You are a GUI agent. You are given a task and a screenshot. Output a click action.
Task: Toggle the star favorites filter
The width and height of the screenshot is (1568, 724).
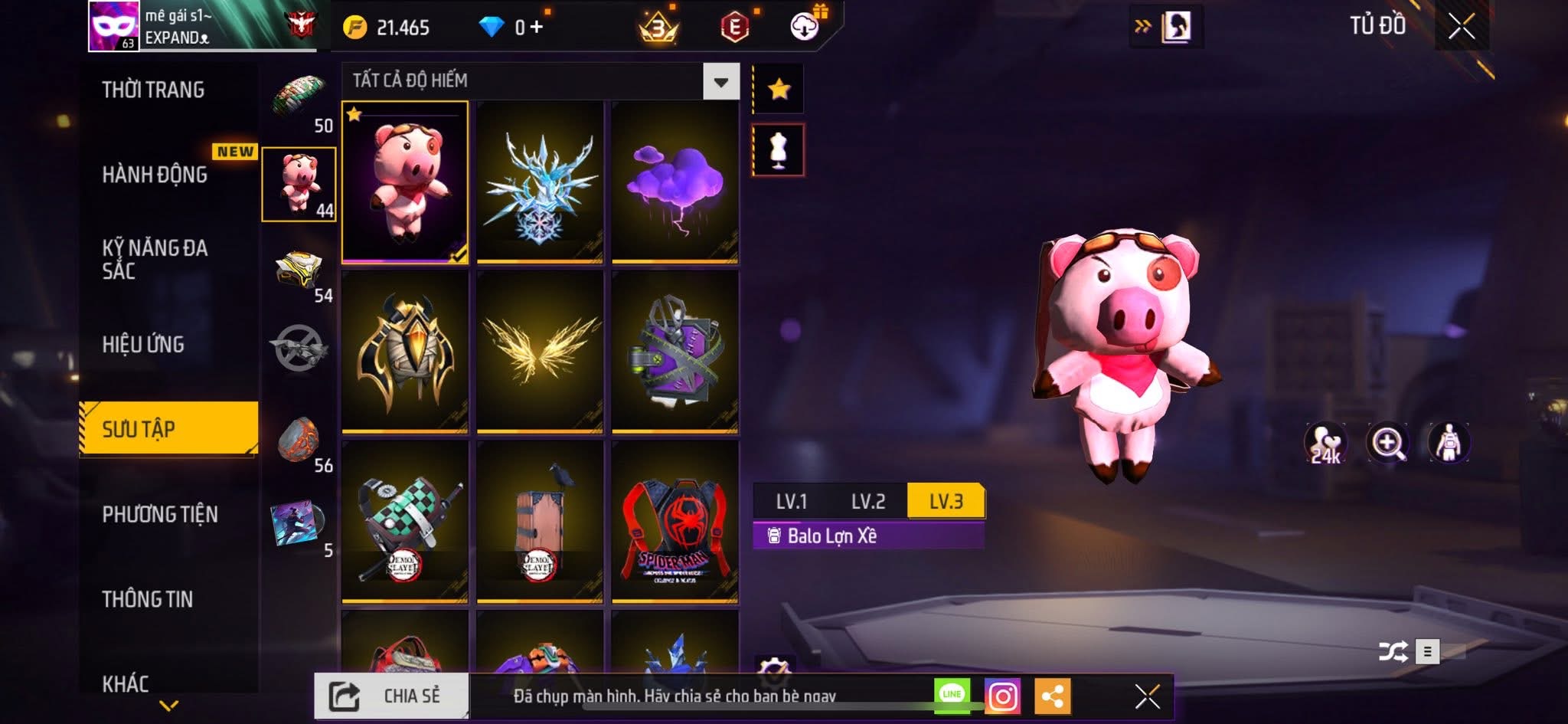[779, 90]
